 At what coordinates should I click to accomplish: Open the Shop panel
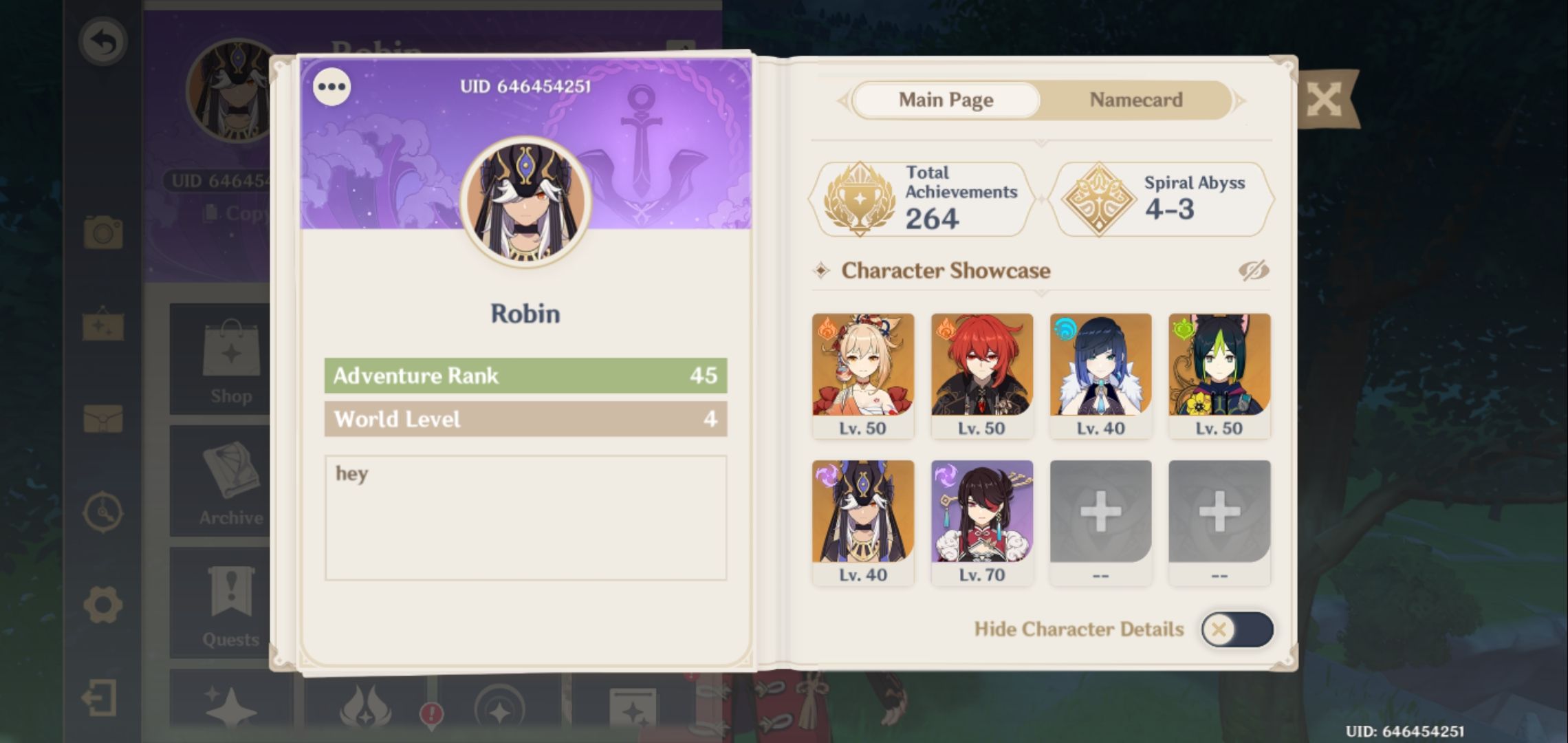232,358
